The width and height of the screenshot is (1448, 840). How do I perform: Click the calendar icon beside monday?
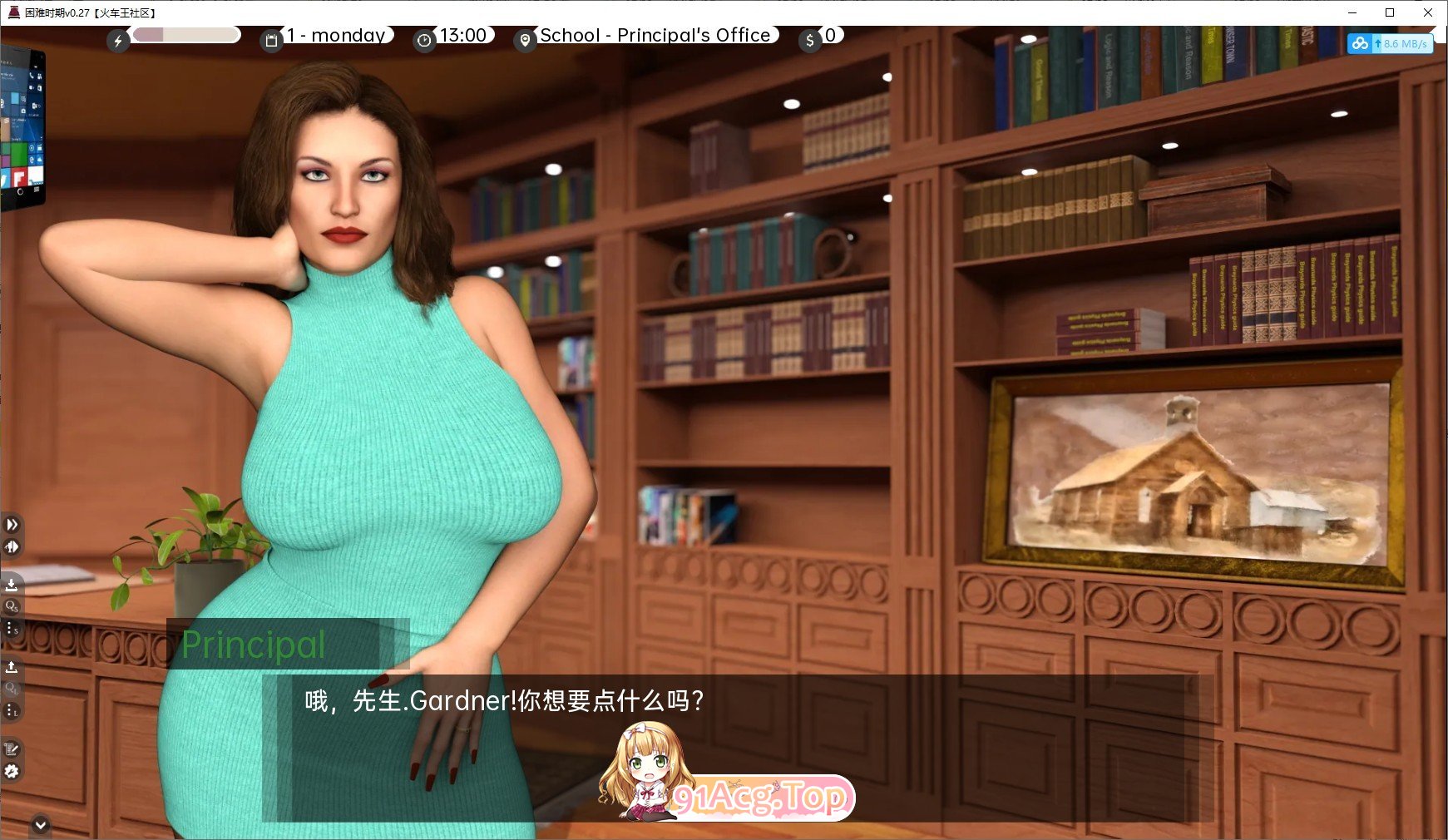pyautogui.click(x=271, y=40)
